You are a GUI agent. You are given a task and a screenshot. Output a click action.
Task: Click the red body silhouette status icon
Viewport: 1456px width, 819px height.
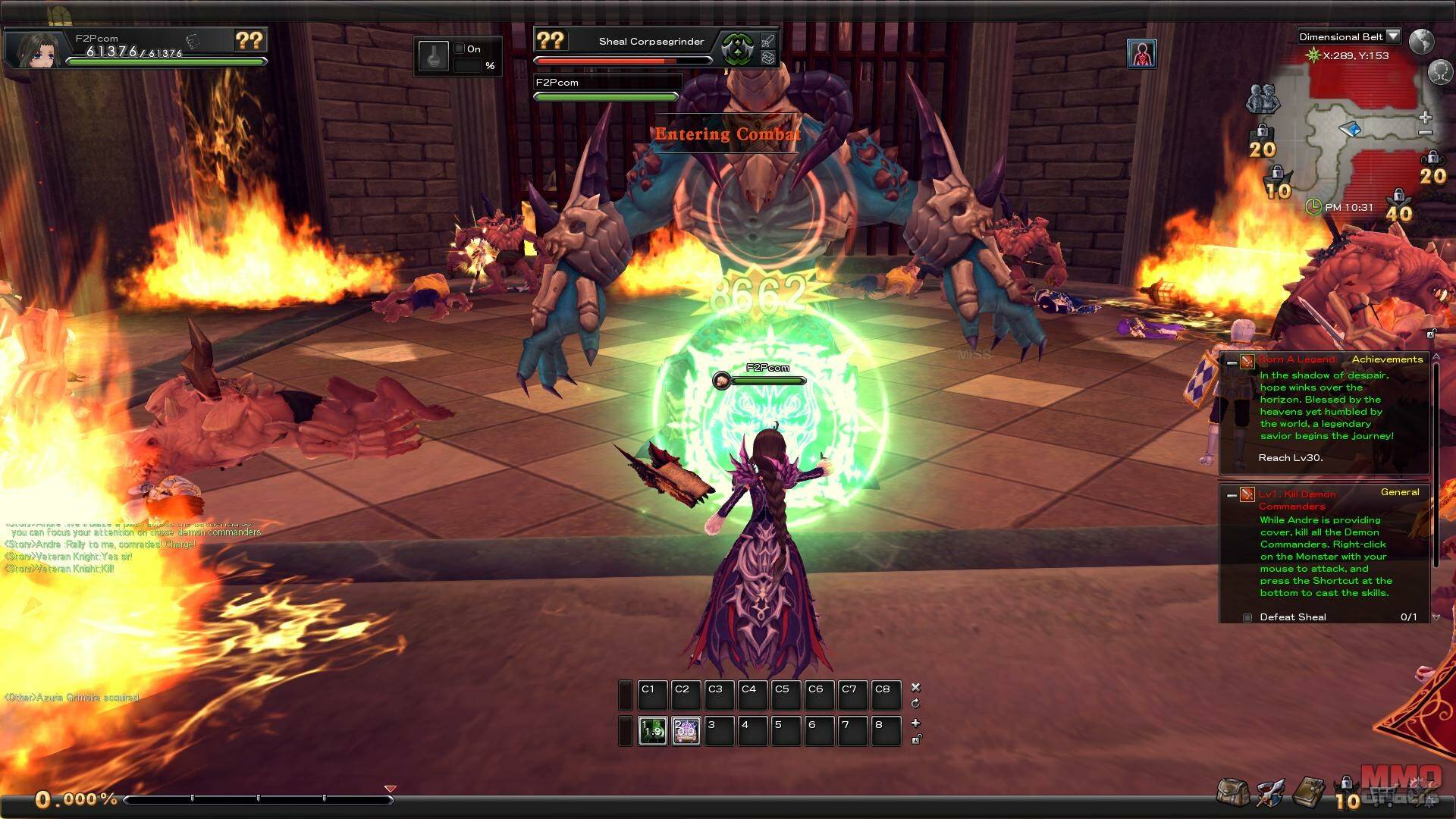click(x=1141, y=54)
